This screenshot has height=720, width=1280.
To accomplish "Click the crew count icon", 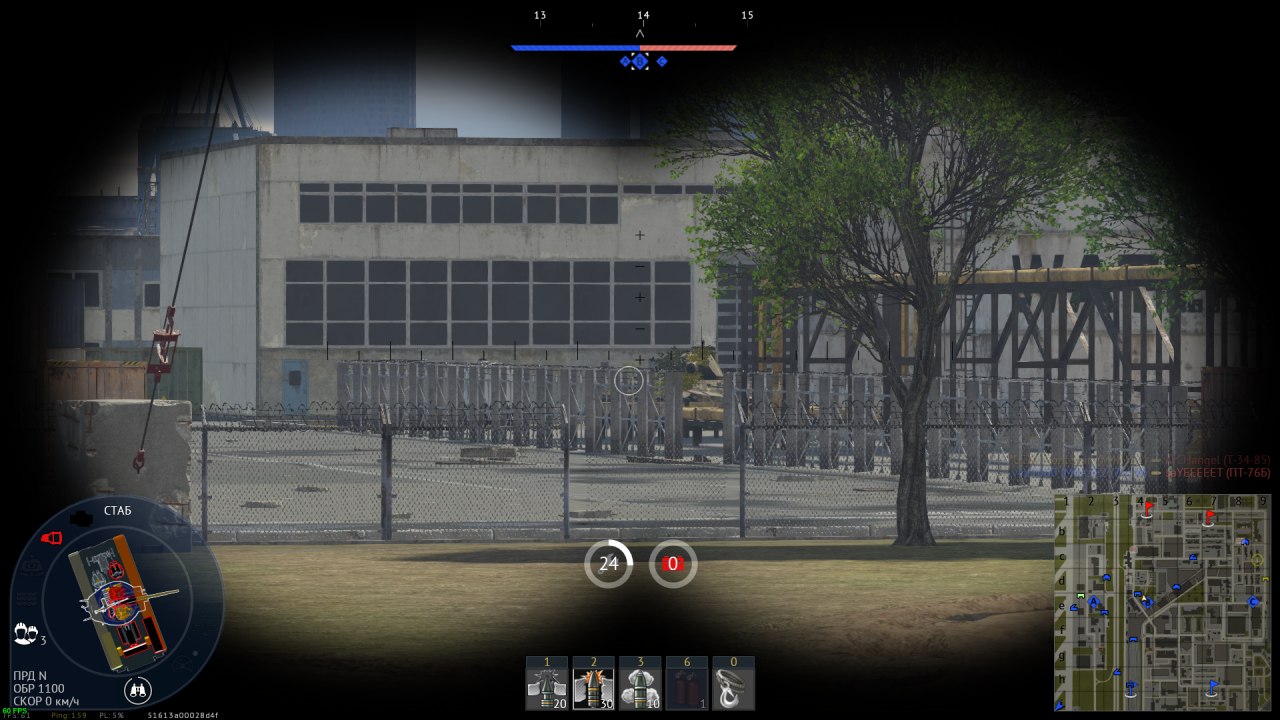I will (25, 634).
